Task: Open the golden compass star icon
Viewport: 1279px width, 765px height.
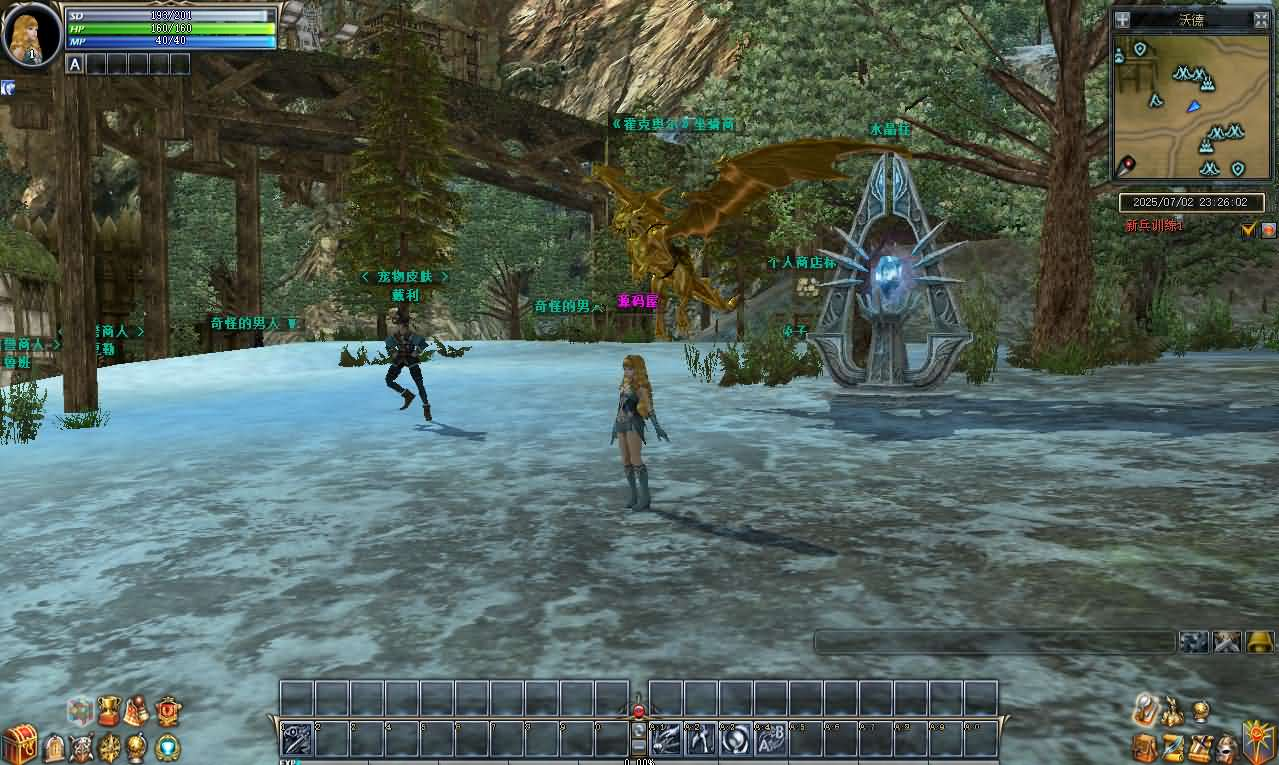Action: (110, 746)
